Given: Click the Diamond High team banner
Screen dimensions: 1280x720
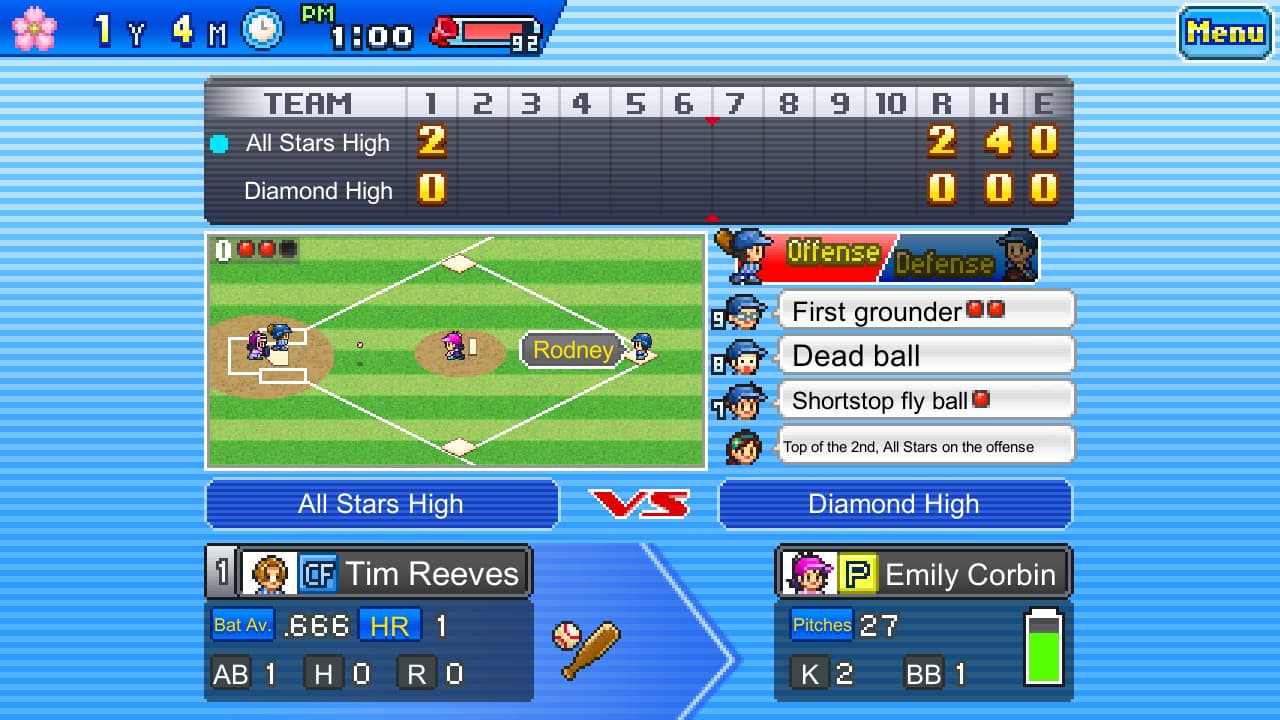Looking at the screenshot, I should 894,504.
